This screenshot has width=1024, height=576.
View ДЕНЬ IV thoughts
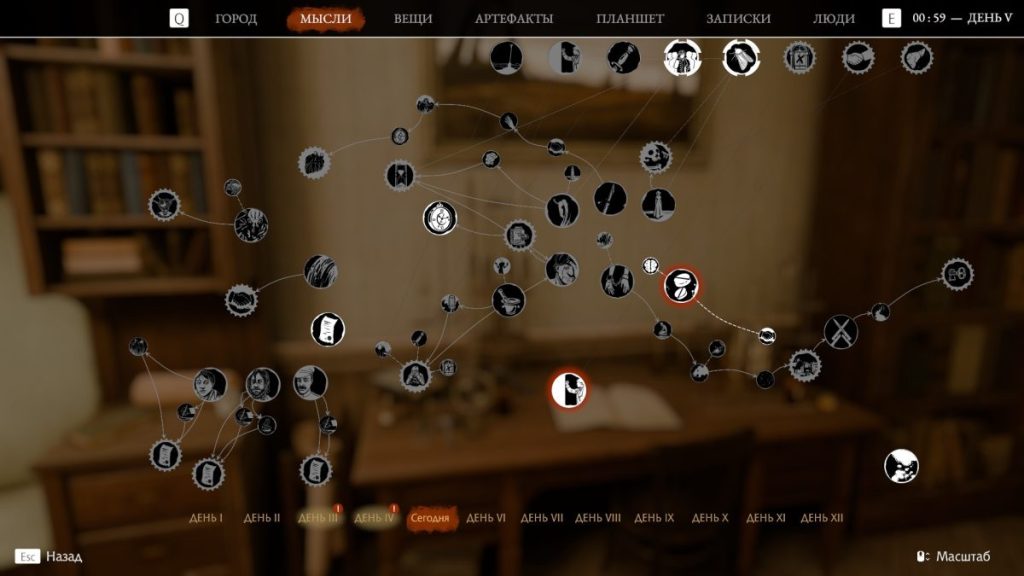click(x=374, y=518)
